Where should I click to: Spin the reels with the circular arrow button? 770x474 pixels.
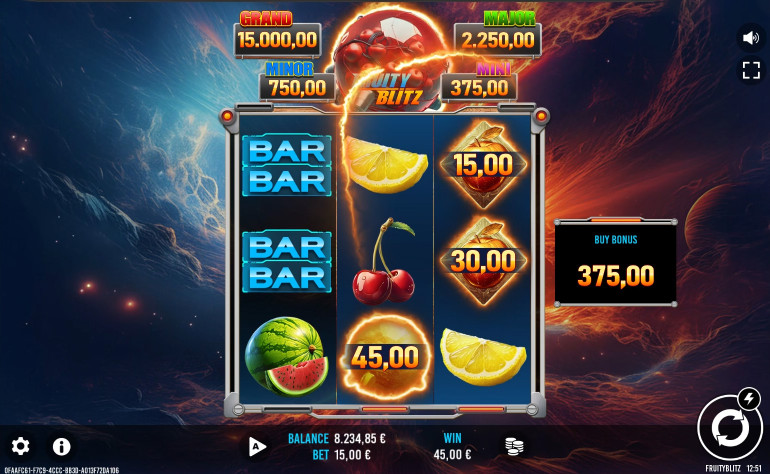(x=727, y=429)
